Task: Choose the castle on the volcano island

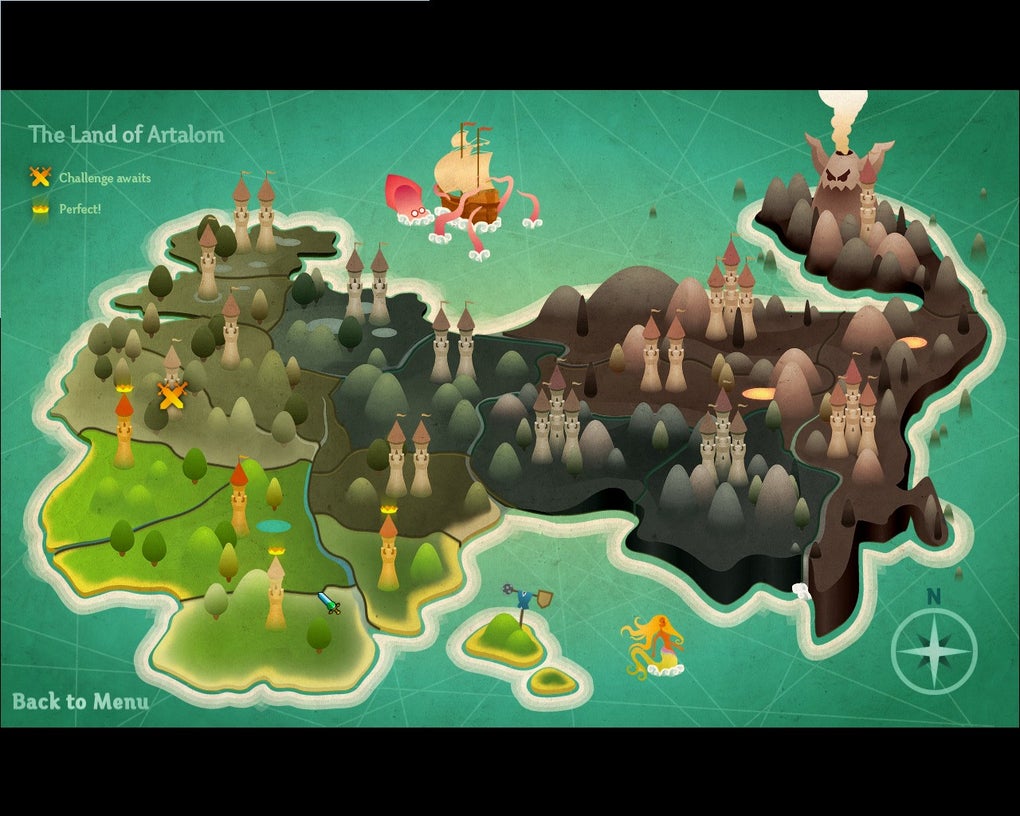Action: click(867, 203)
